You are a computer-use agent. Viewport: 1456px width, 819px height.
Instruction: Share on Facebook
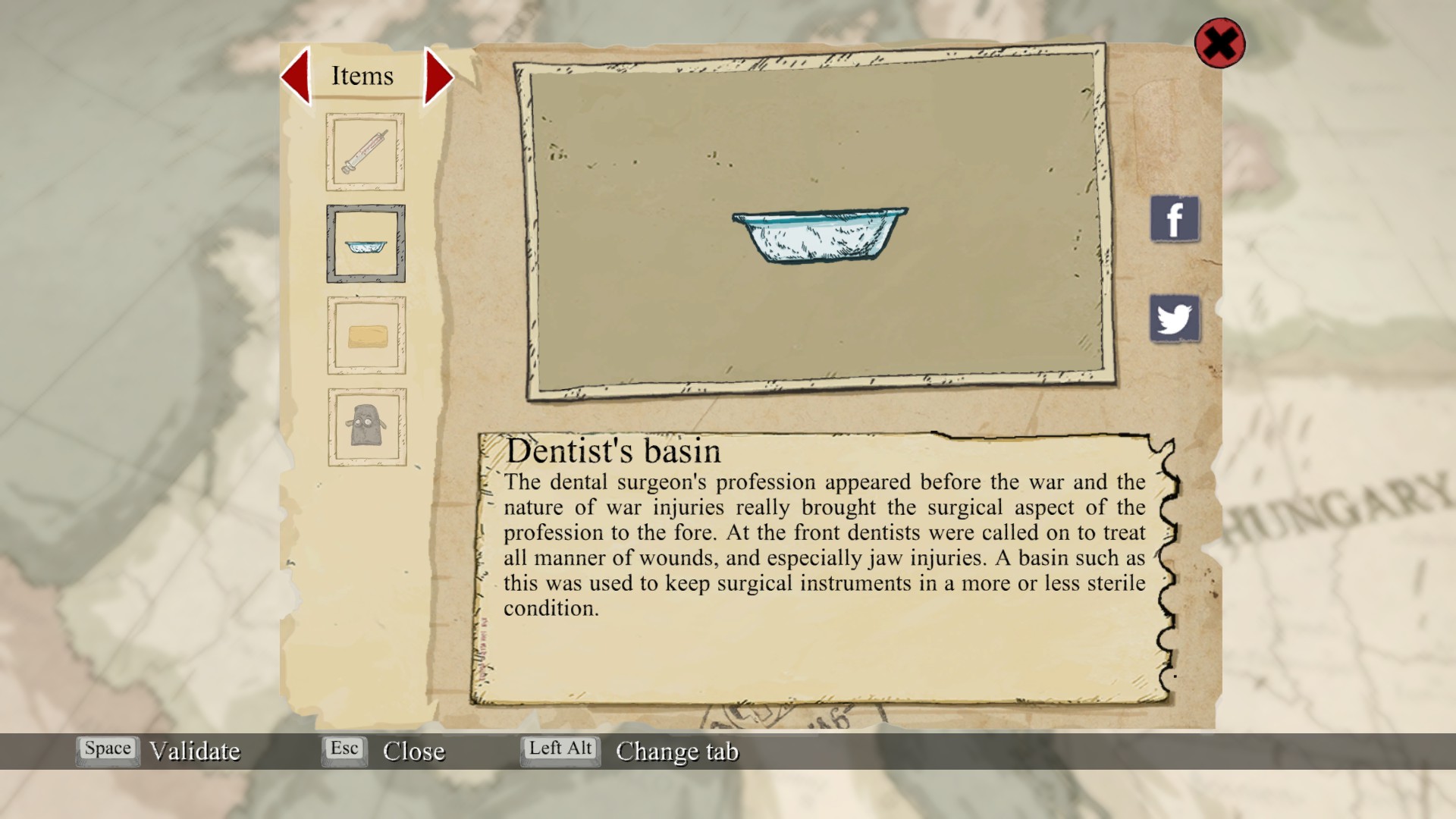tap(1174, 219)
